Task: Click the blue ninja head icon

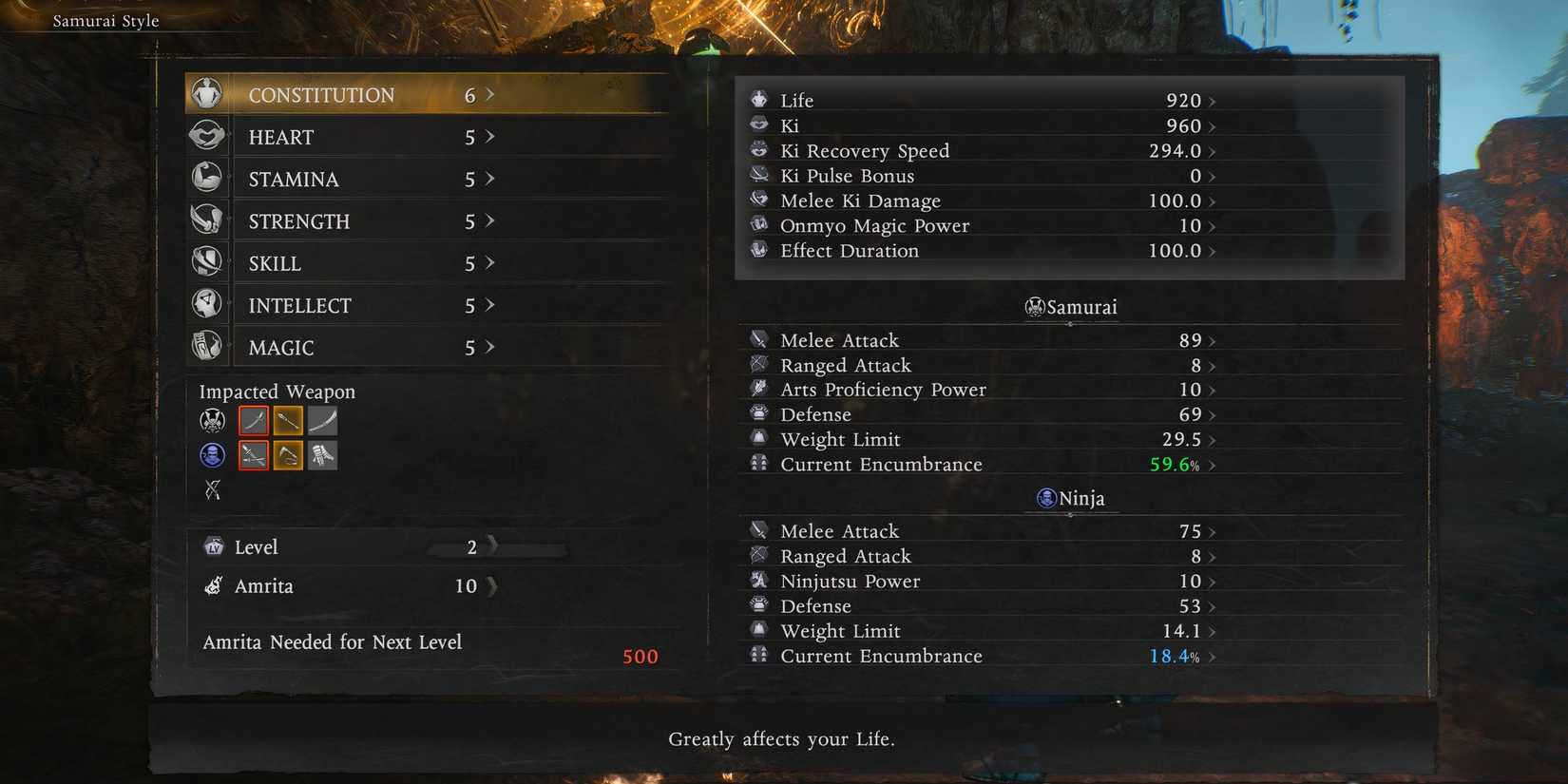Action: [212, 455]
